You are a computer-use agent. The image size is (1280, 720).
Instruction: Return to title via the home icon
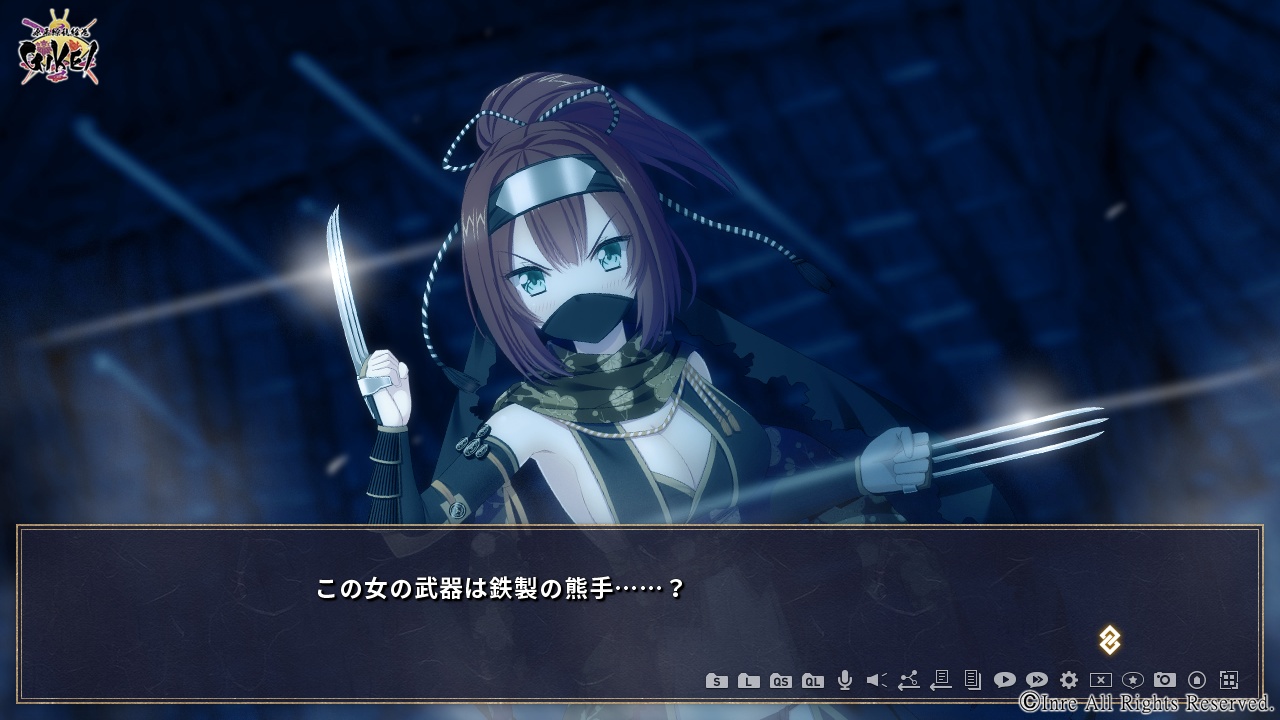point(1197,680)
